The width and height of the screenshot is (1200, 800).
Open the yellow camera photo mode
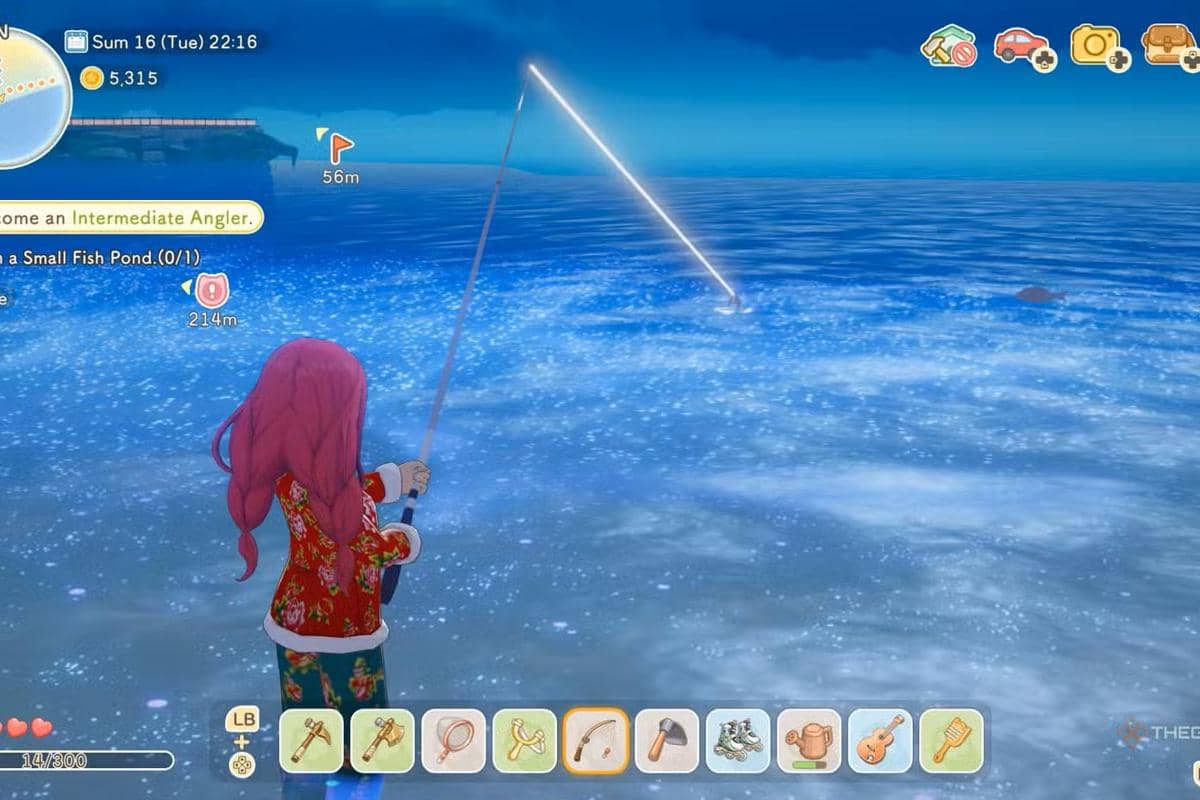tap(1094, 45)
